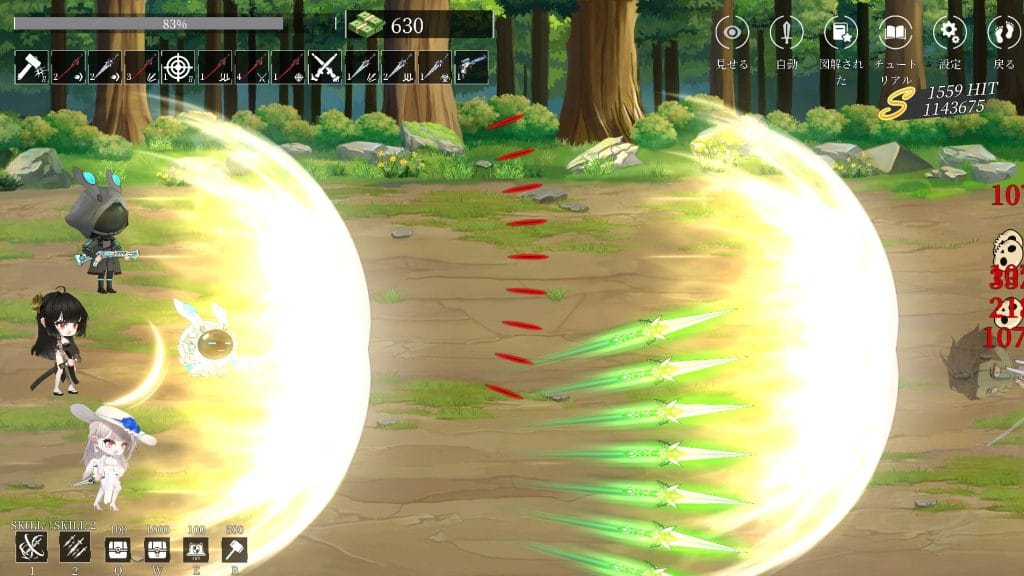
Task: Open the 設定 settings gear
Action: coord(950,33)
